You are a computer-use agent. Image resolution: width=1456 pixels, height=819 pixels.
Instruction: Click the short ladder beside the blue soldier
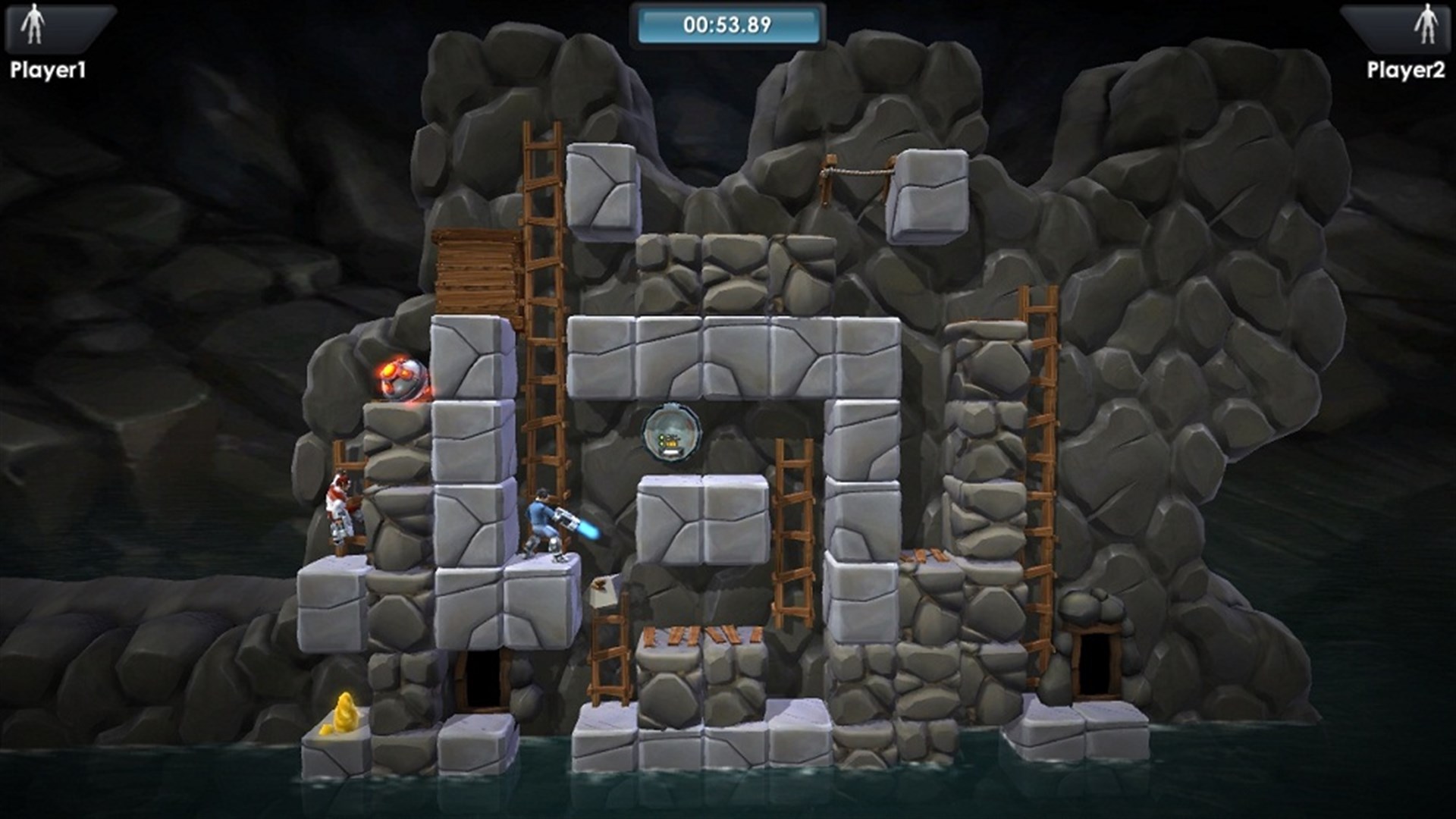tap(610, 652)
